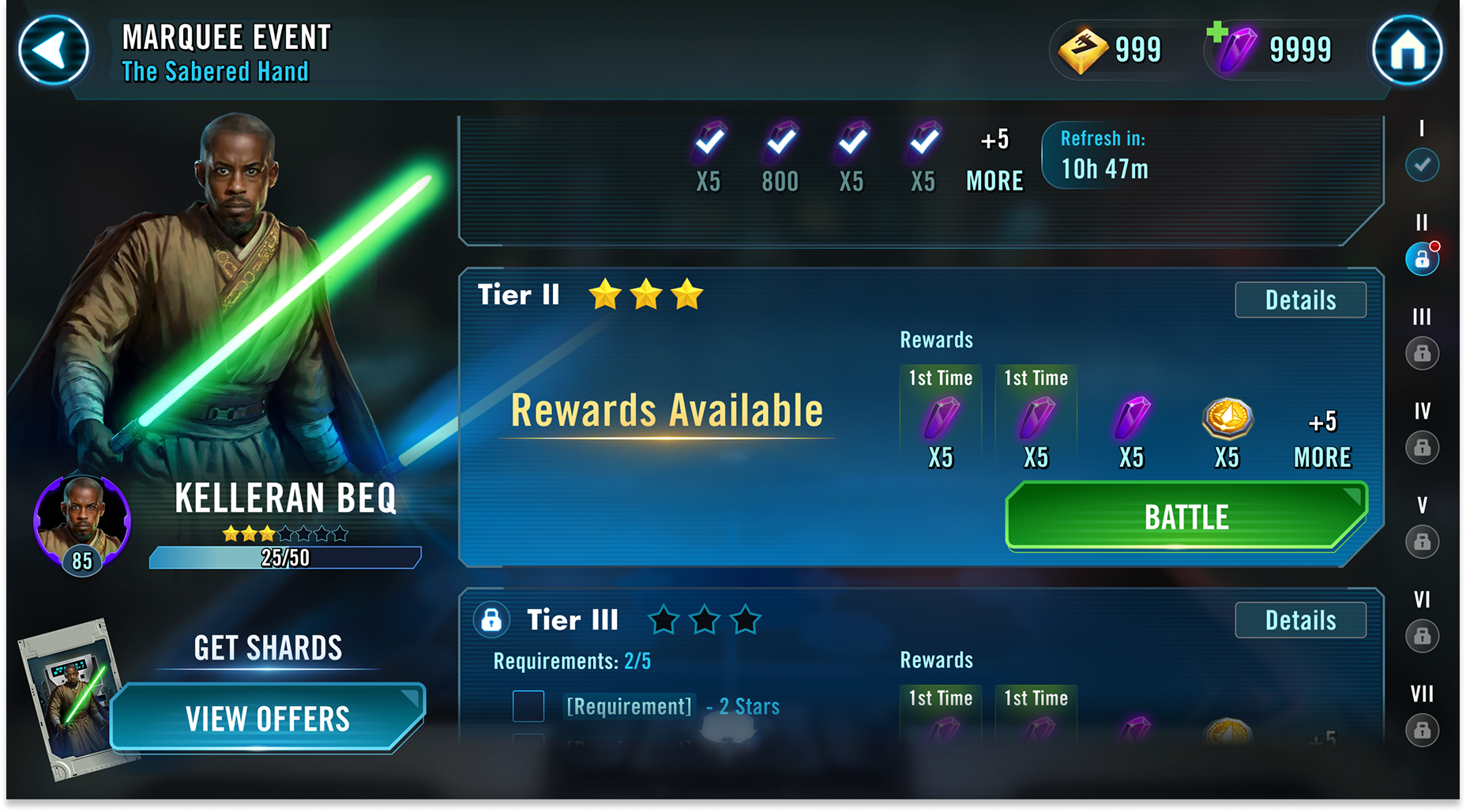
Task: Open VIEW OFFERS under Get Shards
Action: click(267, 717)
